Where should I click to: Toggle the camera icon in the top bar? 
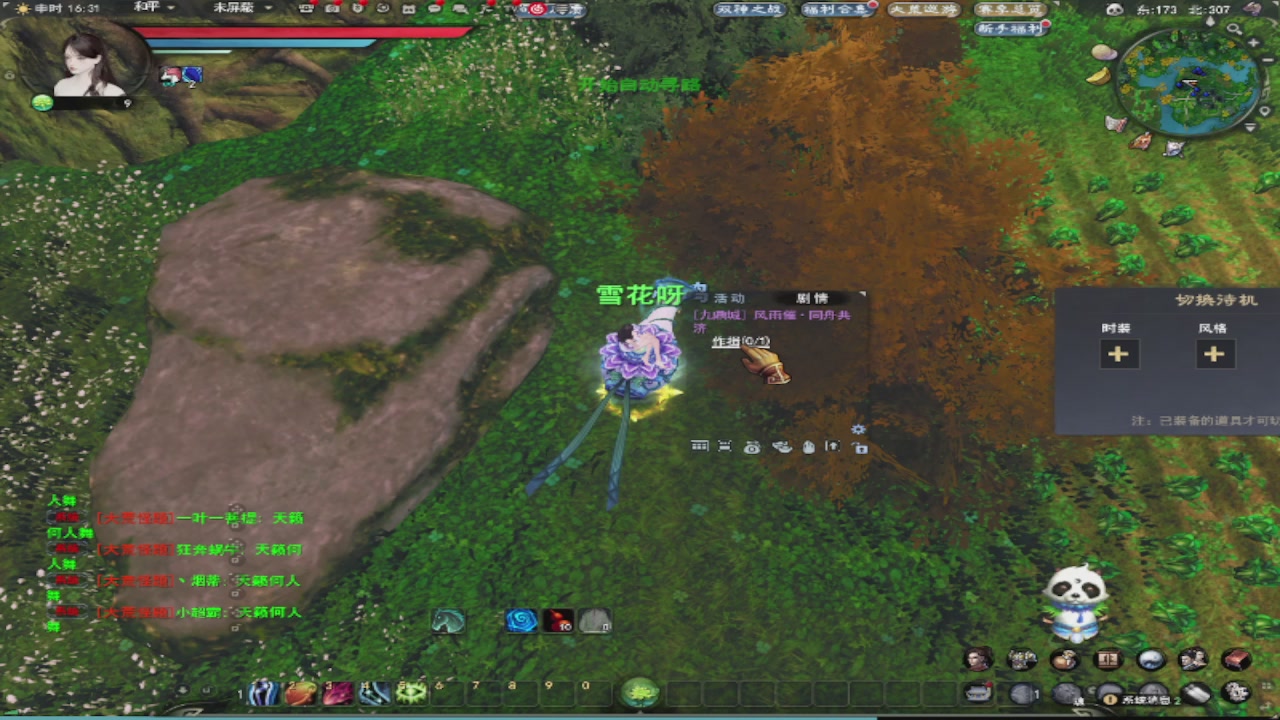[332, 9]
